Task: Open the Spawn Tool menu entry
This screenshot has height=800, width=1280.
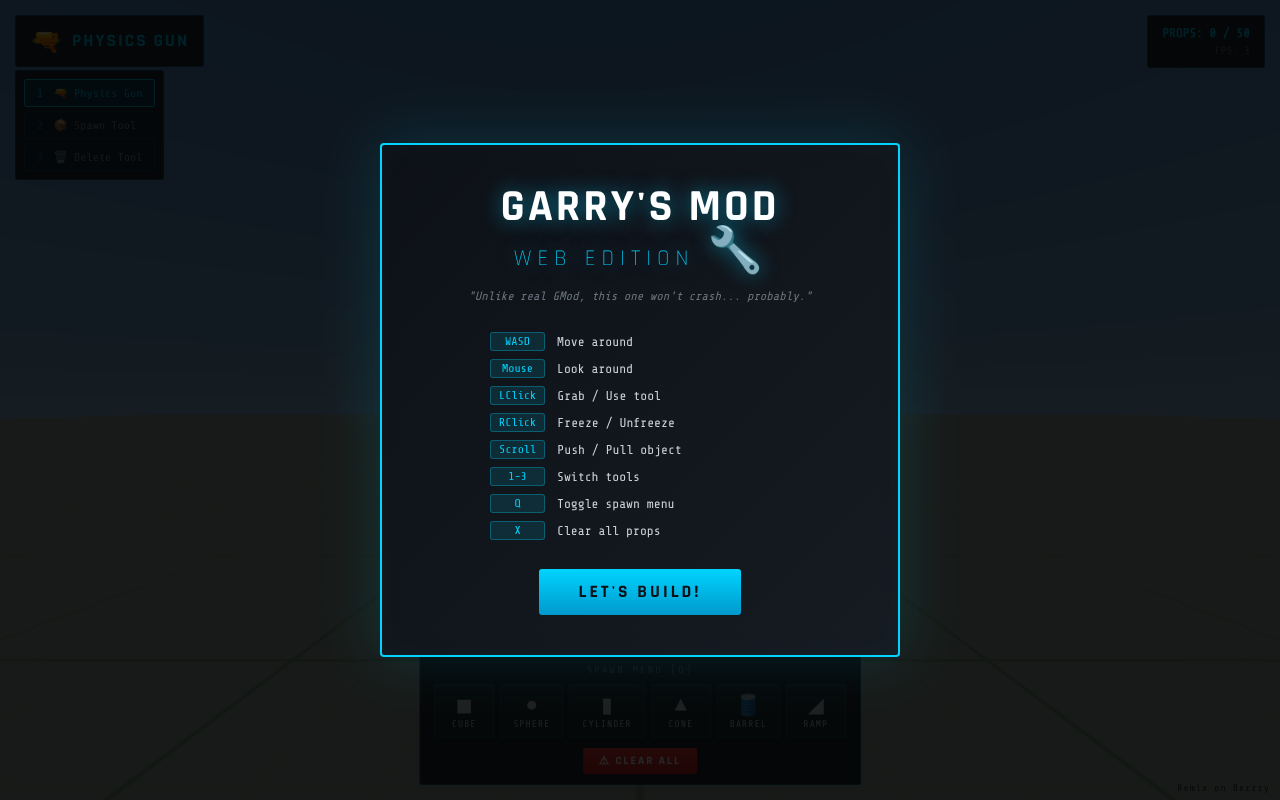Action: (x=89, y=124)
